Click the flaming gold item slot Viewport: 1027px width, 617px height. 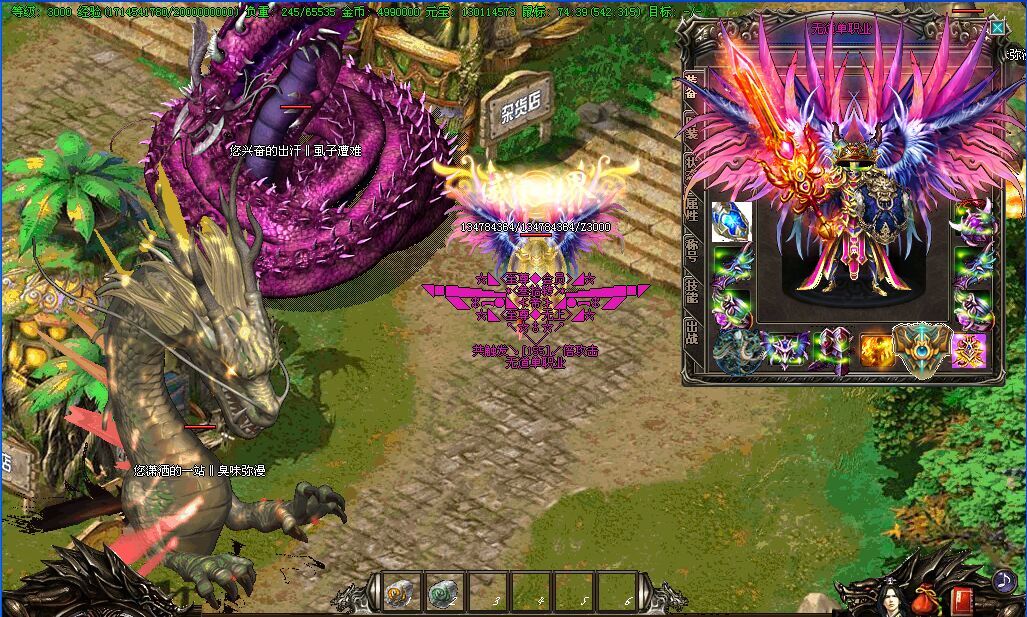(x=877, y=350)
